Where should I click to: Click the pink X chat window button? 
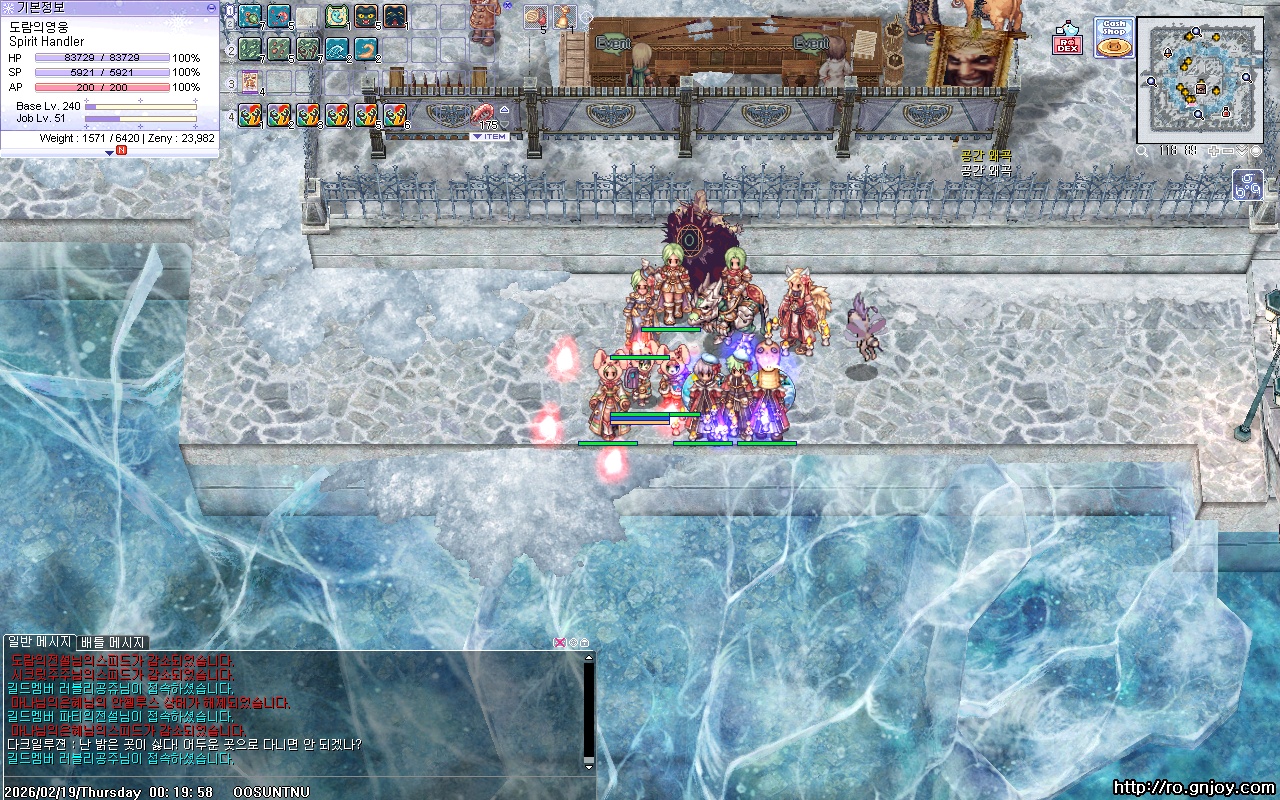coord(560,642)
